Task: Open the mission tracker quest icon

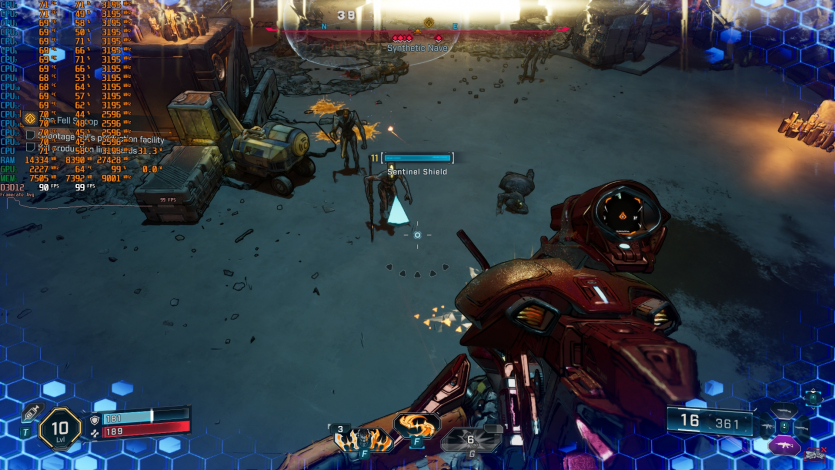Action: click(30, 118)
